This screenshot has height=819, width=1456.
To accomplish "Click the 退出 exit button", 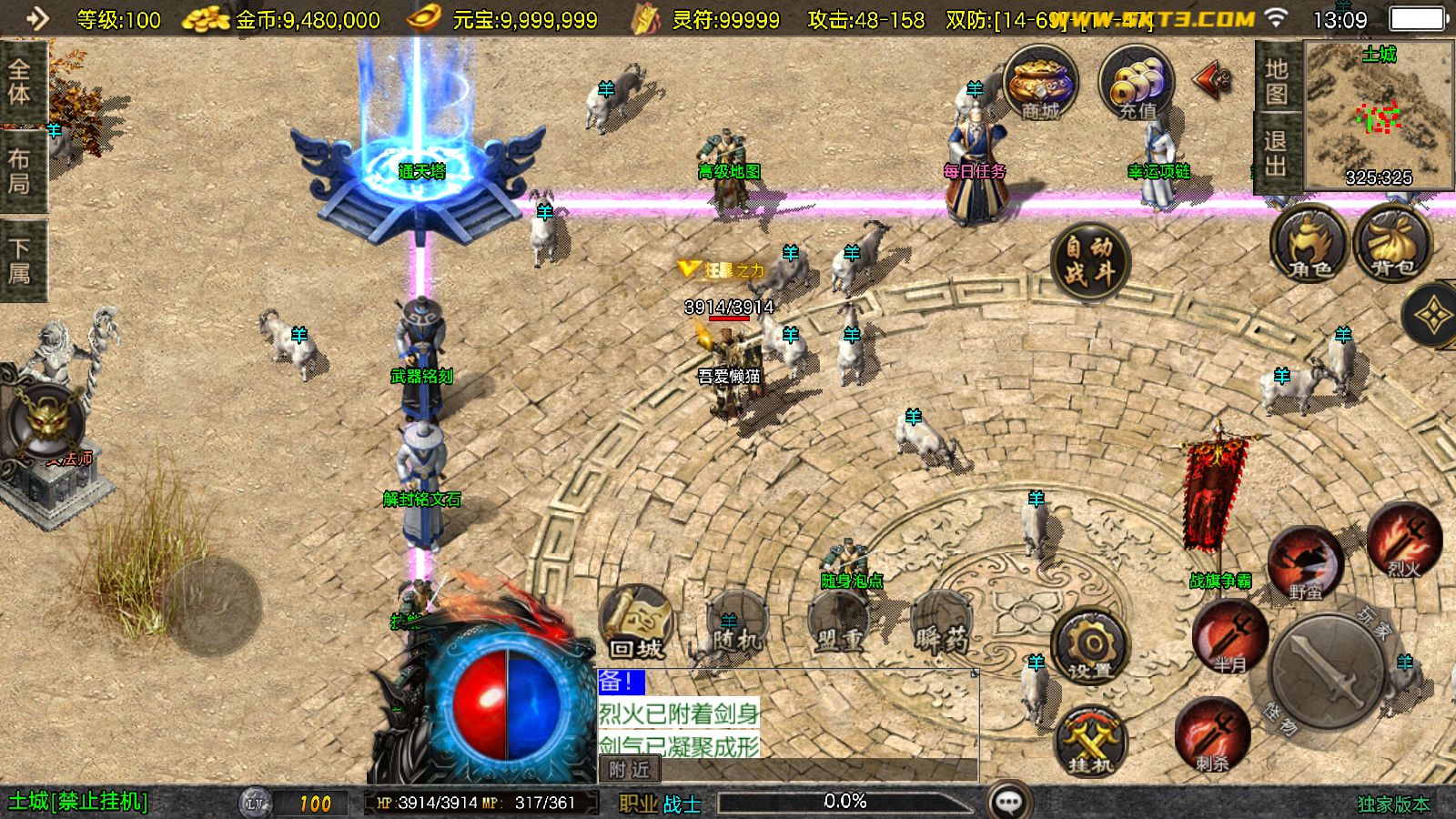I will 1276,153.
